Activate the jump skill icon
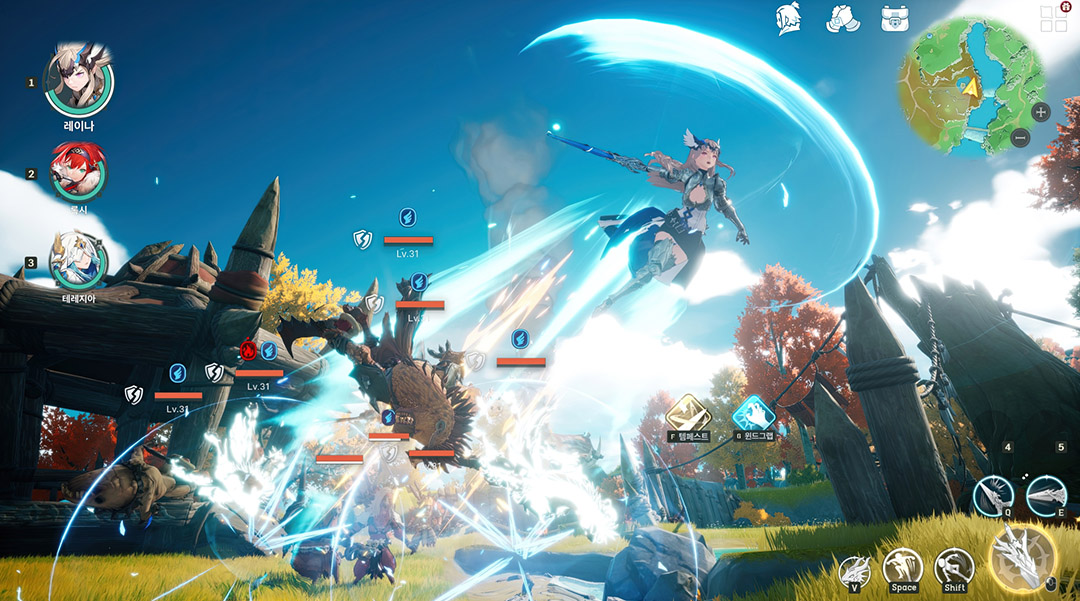The height and width of the screenshot is (601, 1080). tap(902, 568)
